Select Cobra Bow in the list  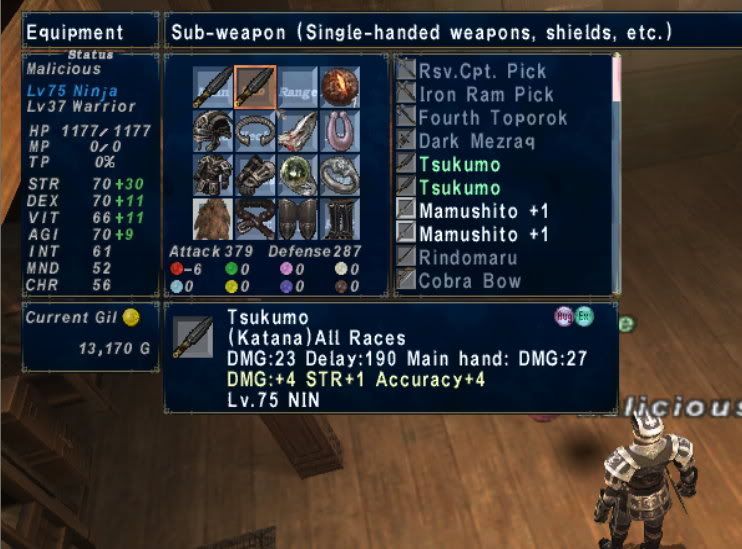point(469,281)
